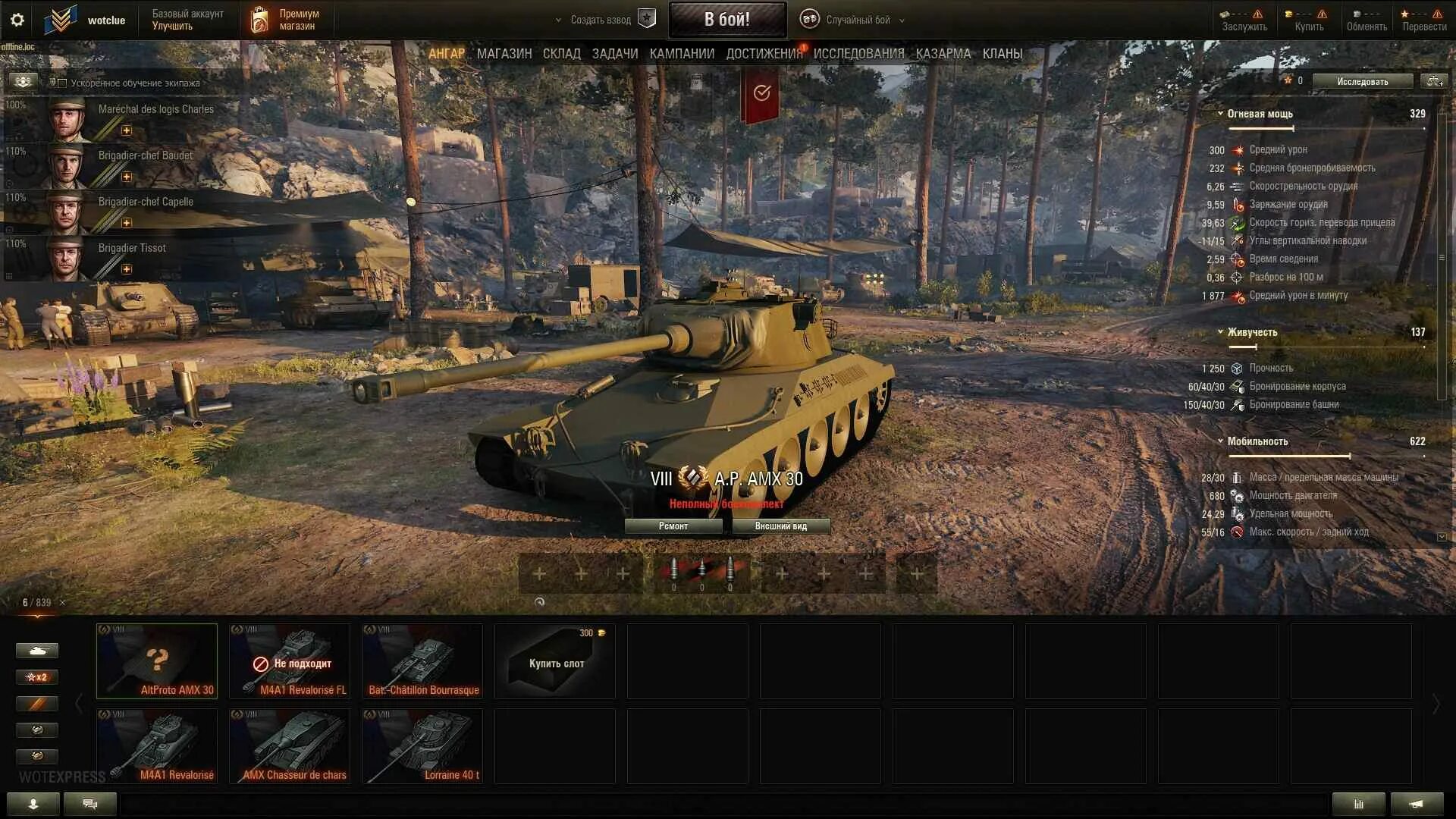The height and width of the screenshot is (819, 1456).
Task: Switch to the МАГАЗИН tab
Action: click(504, 54)
